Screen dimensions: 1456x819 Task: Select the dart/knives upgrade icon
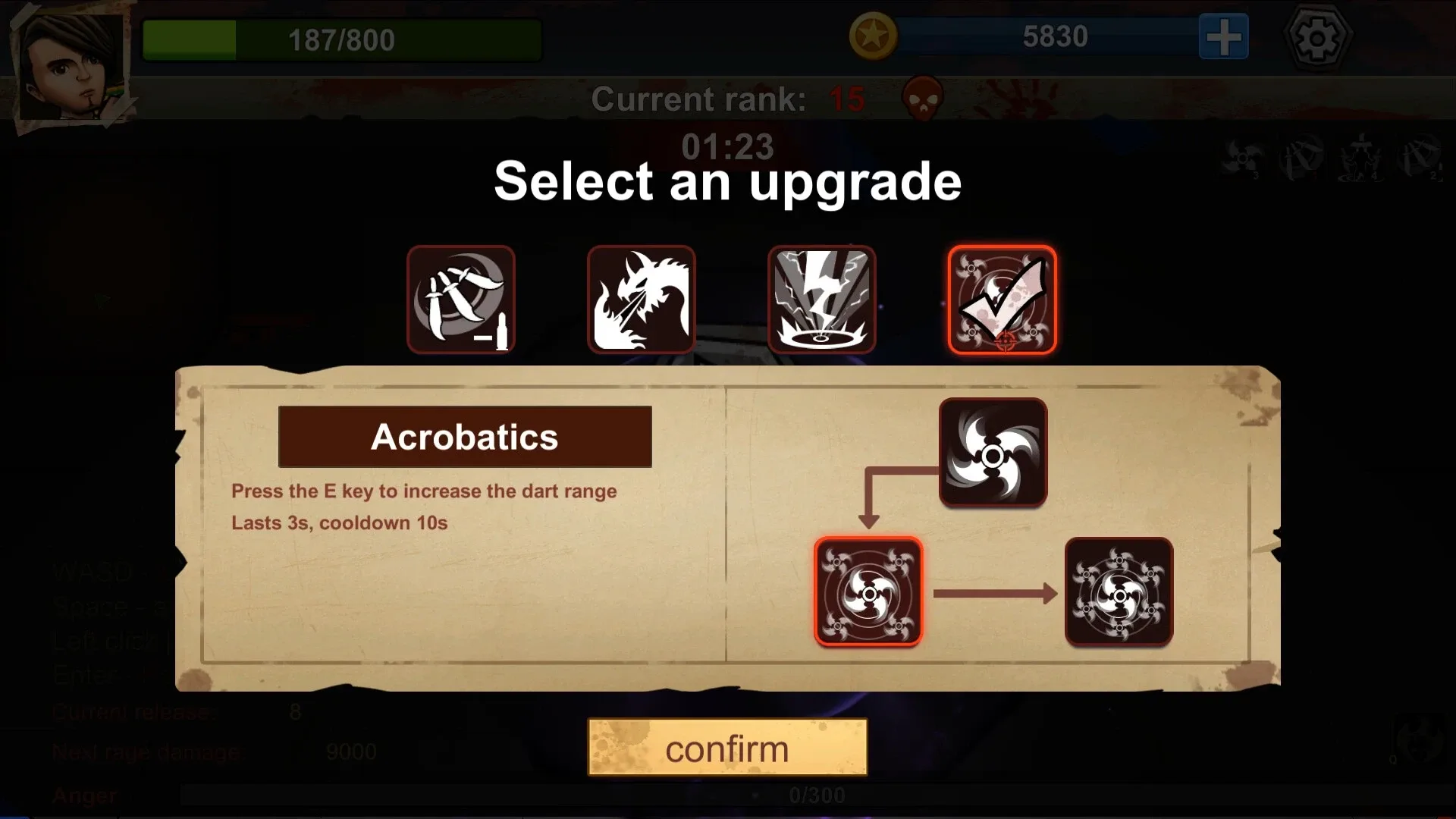tap(462, 299)
